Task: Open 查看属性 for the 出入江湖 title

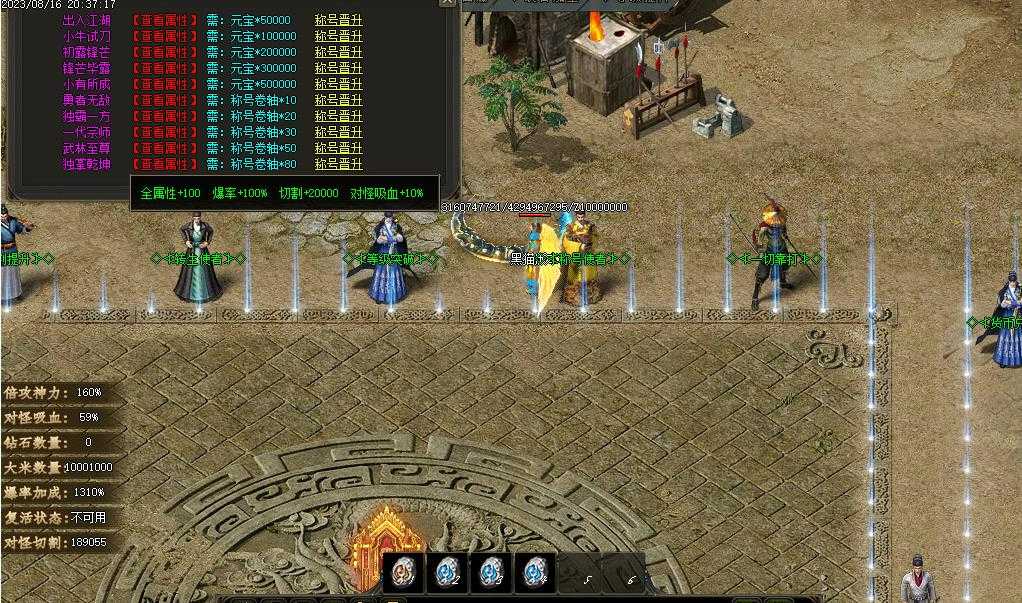Action: (x=165, y=20)
